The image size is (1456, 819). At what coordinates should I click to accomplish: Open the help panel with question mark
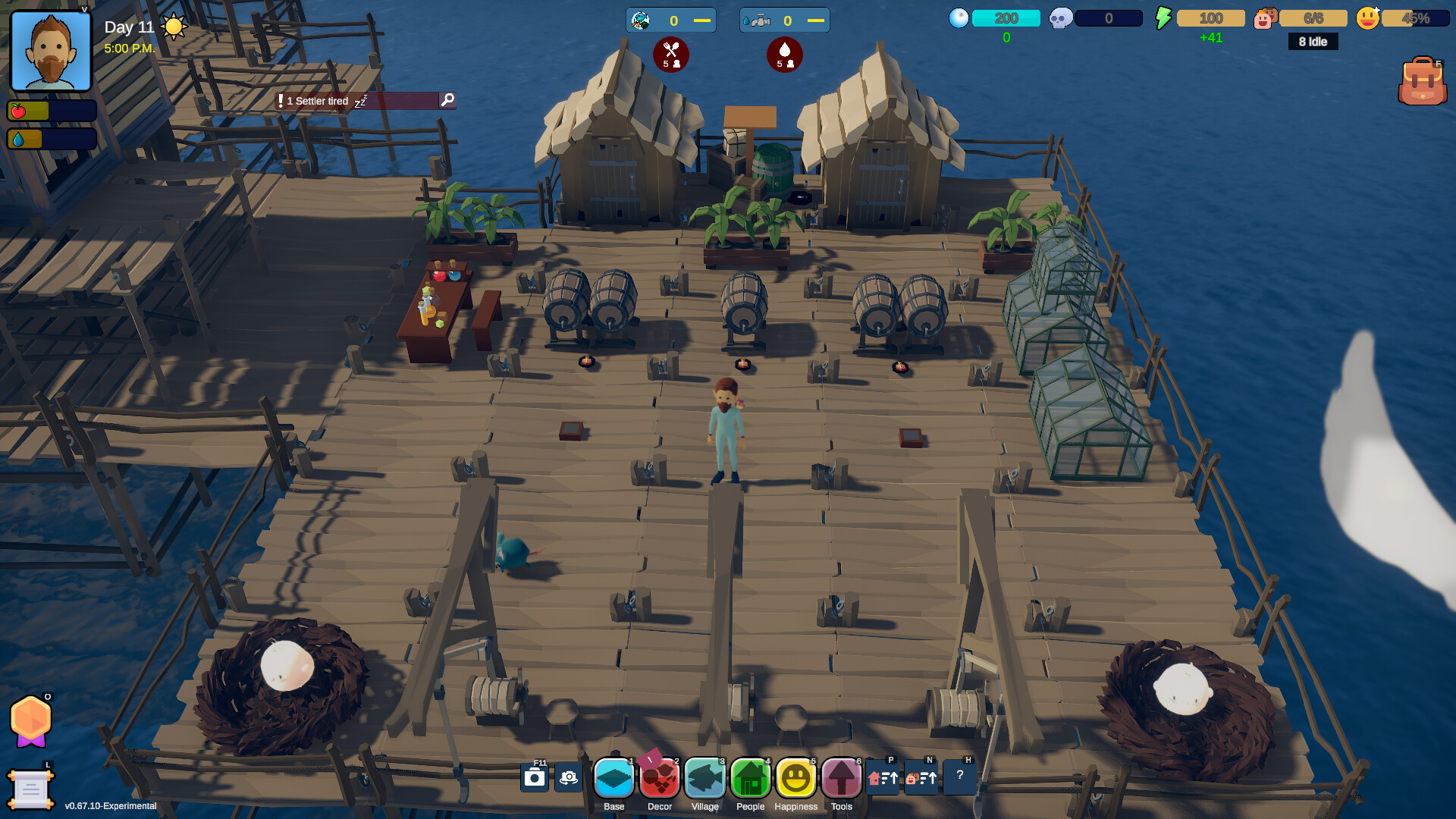tap(959, 777)
